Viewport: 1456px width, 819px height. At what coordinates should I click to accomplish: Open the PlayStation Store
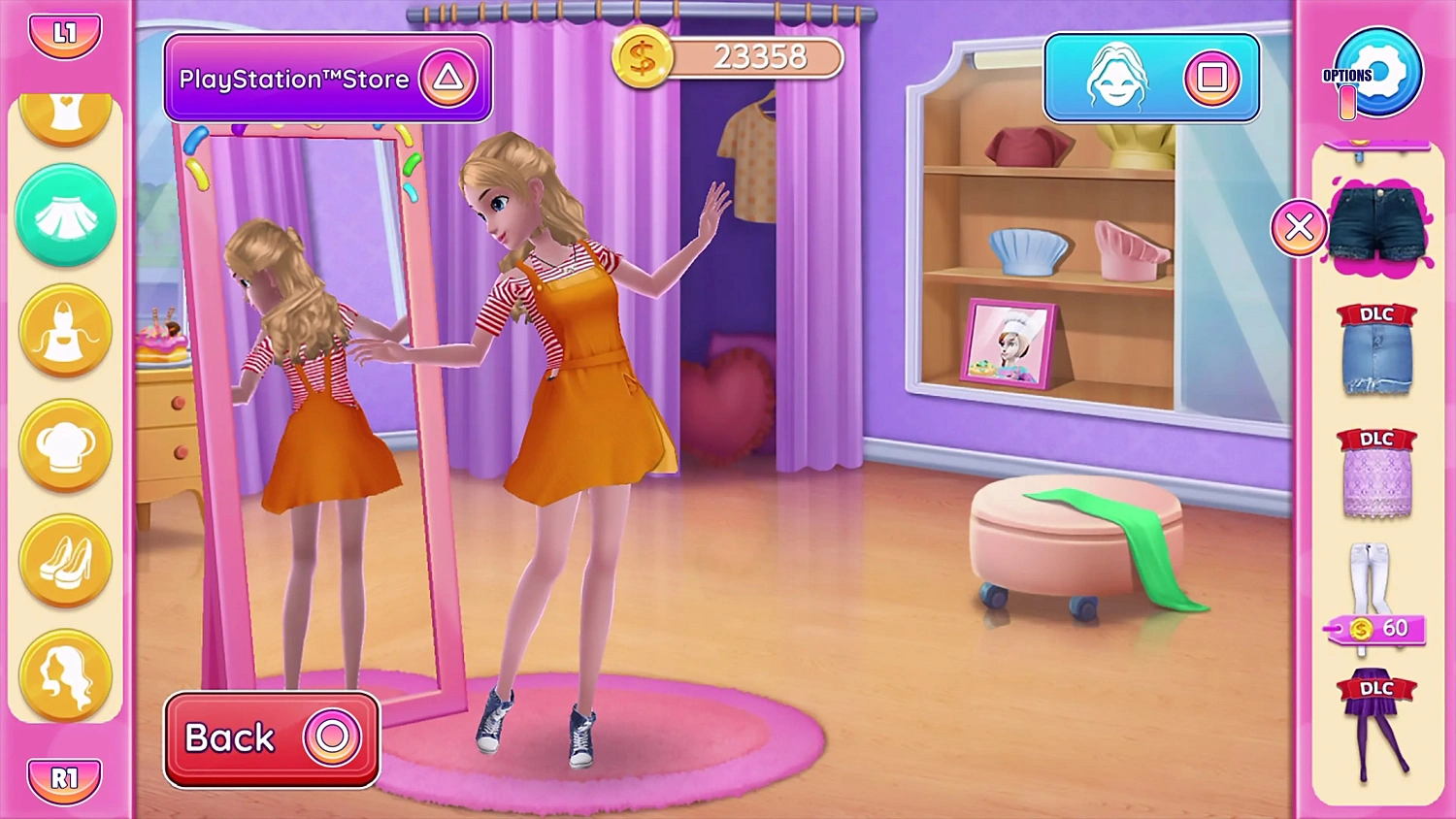pyautogui.click(x=327, y=79)
